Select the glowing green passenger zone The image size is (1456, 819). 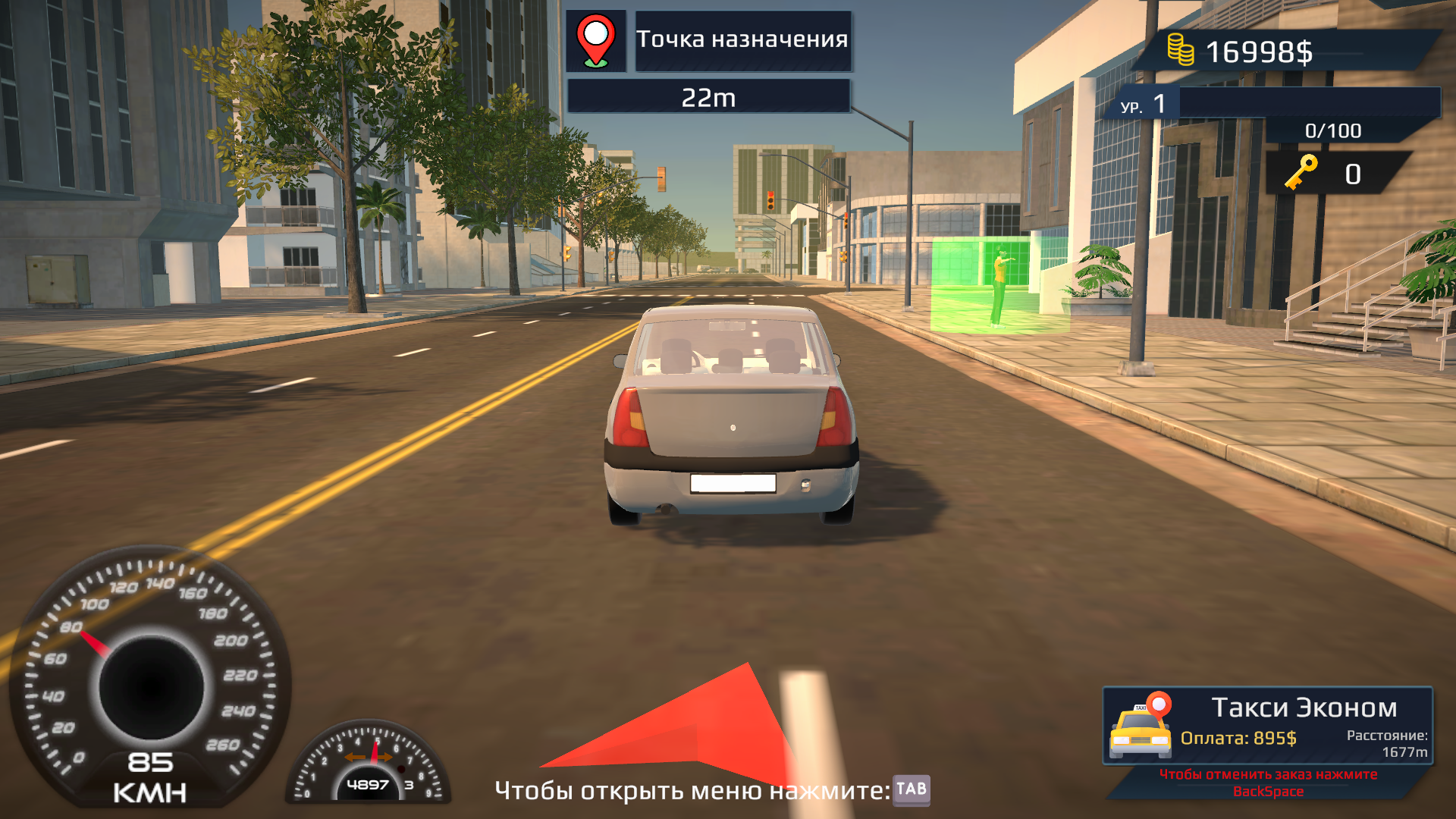point(999,284)
